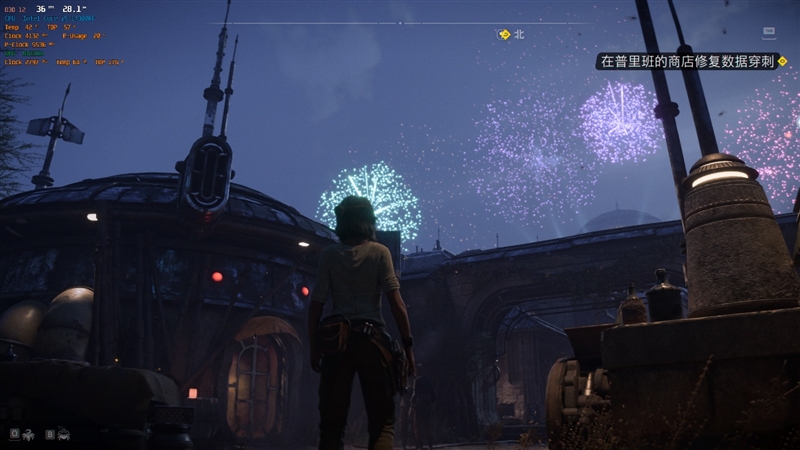
Task: Click the yellow diamond beside the objective
Action: tap(782, 61)
